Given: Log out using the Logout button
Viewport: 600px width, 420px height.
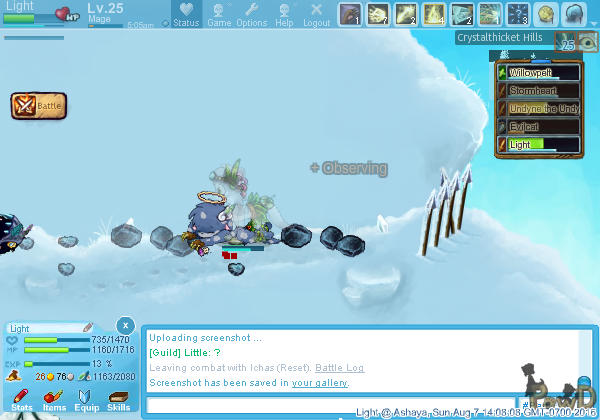Looking at the screenshot, I should point(316,15).
